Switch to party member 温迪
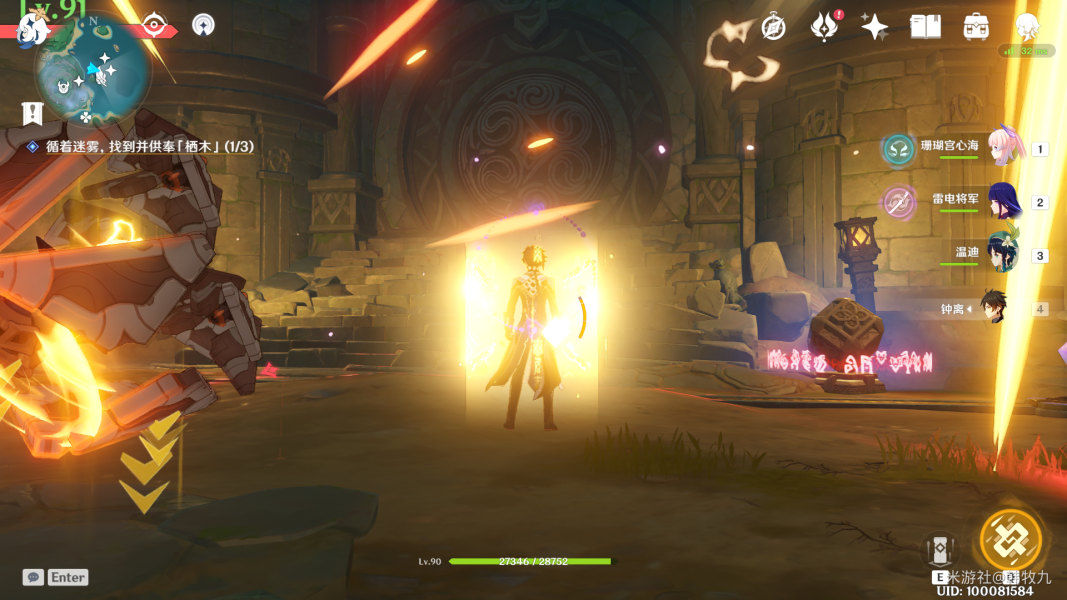The width and height of the screenshot is (1067, 600). point(1003,254)
